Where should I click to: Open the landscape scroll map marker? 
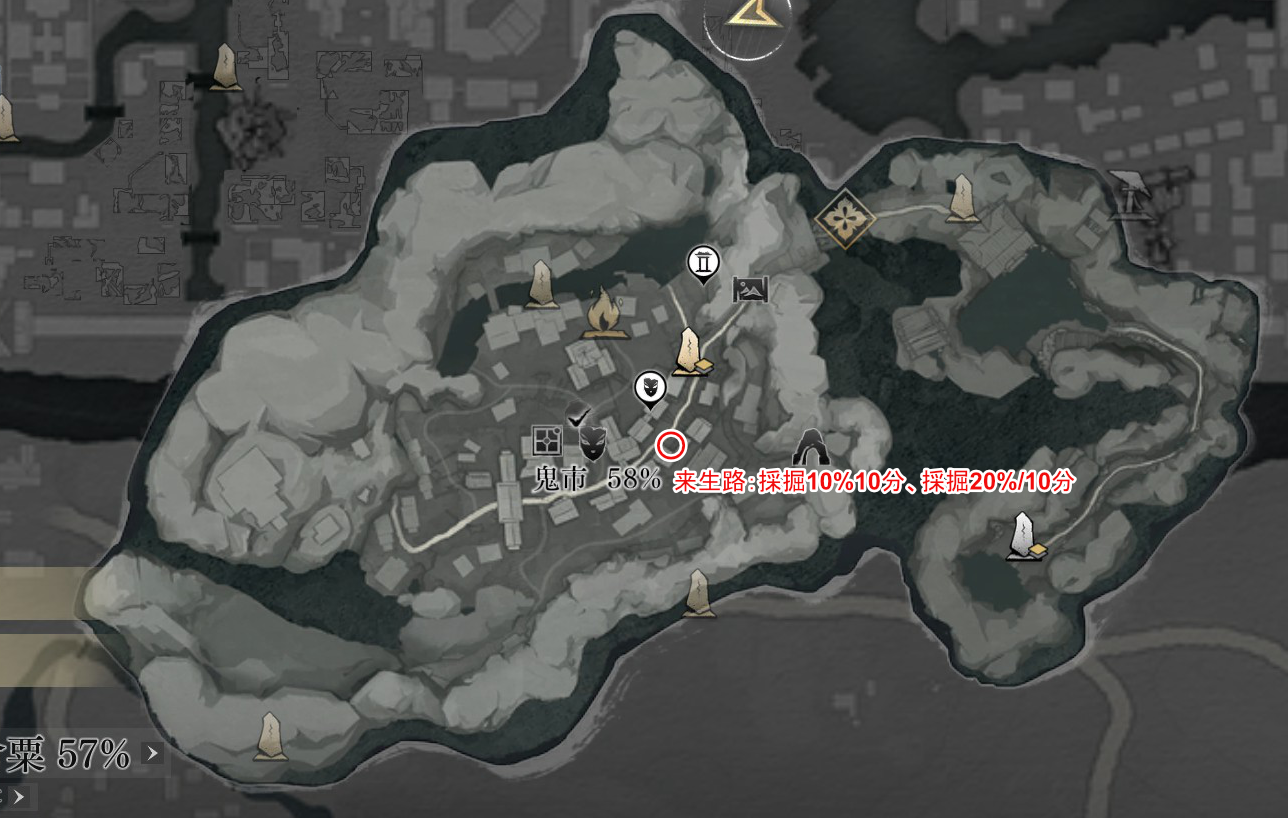[752, 290]
